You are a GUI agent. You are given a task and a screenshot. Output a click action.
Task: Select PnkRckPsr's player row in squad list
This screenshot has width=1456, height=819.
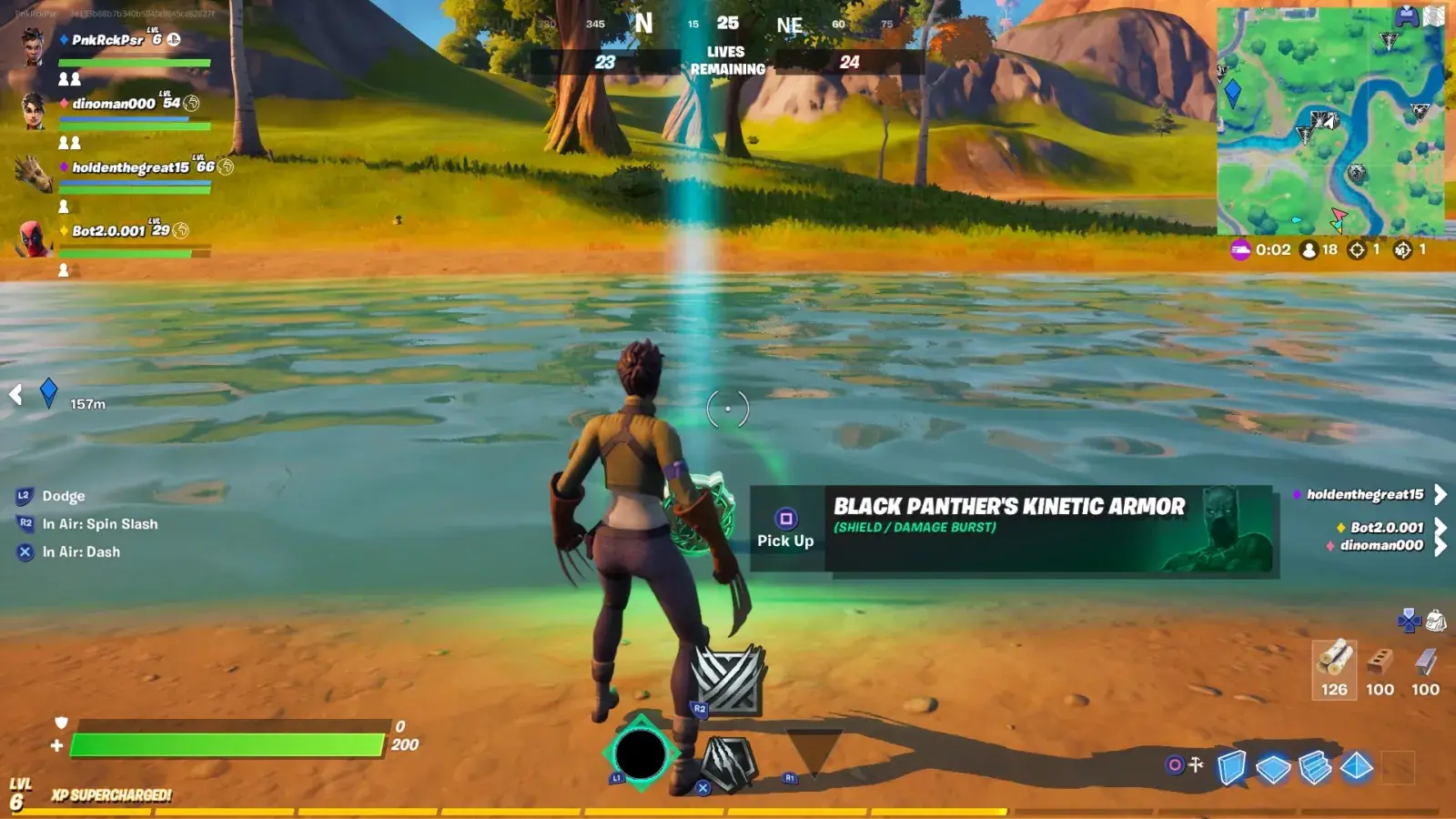coord(107,40)
